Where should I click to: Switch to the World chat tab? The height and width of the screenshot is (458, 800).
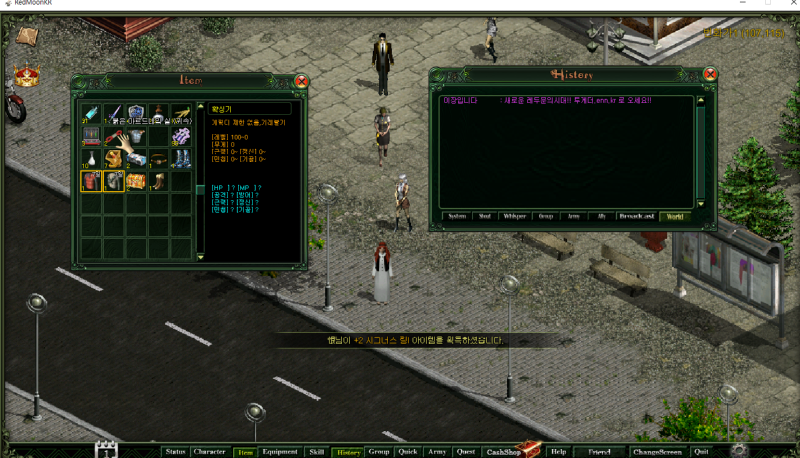click(x=675, y=216)
